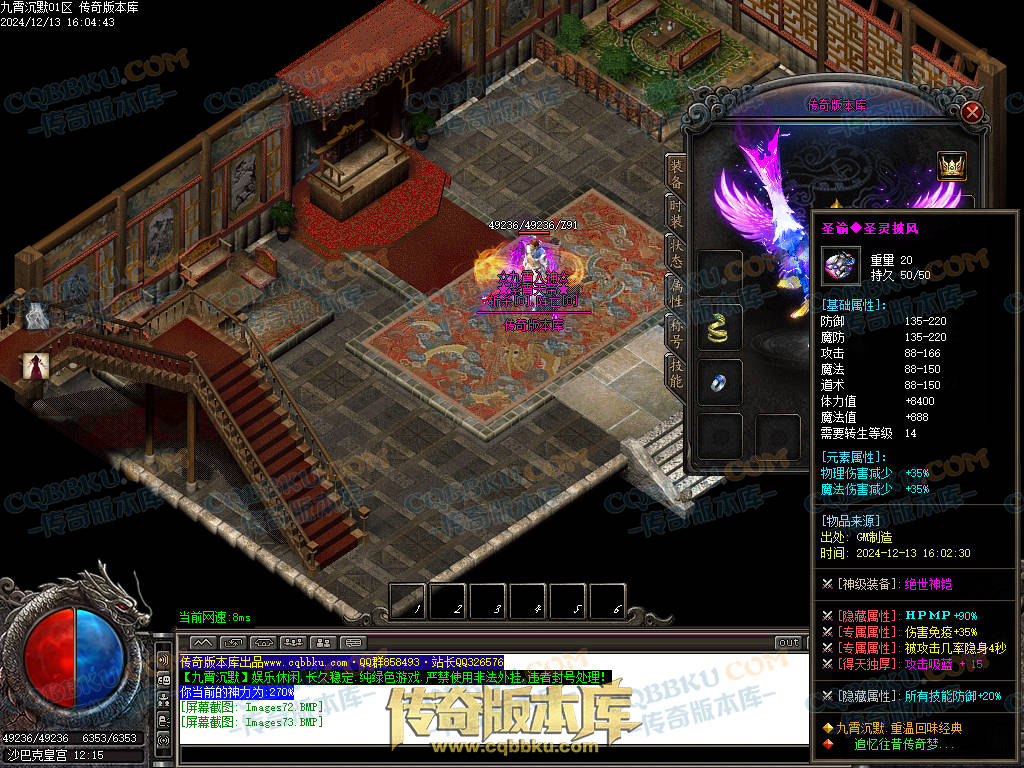
Task: Switch to the 装备 equipment tab
Action: (x=677, y=177)
